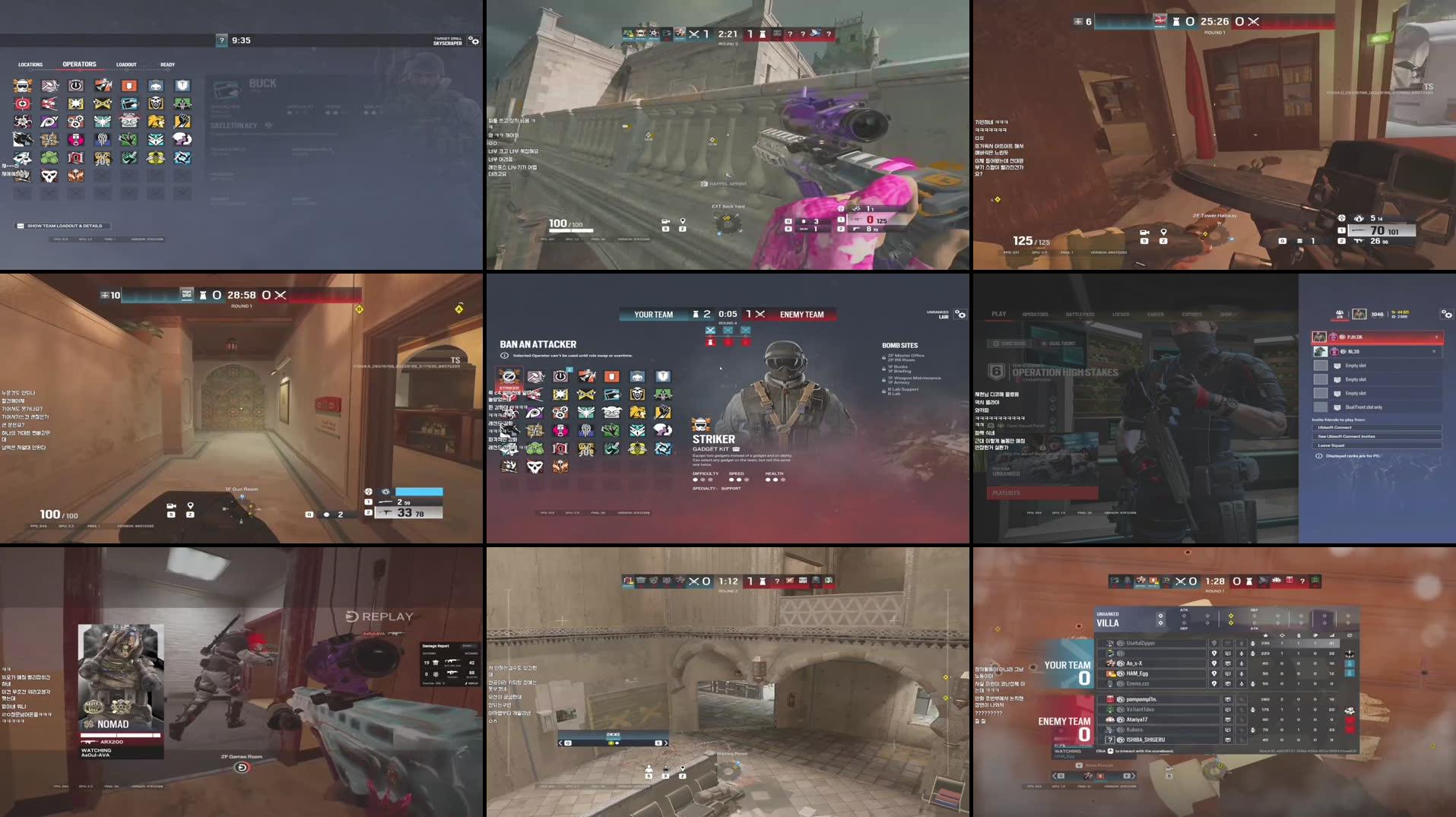Select the Striker gadget kit icon
Viewport: 1456px width, 817px height.
[x=736, y=449]
